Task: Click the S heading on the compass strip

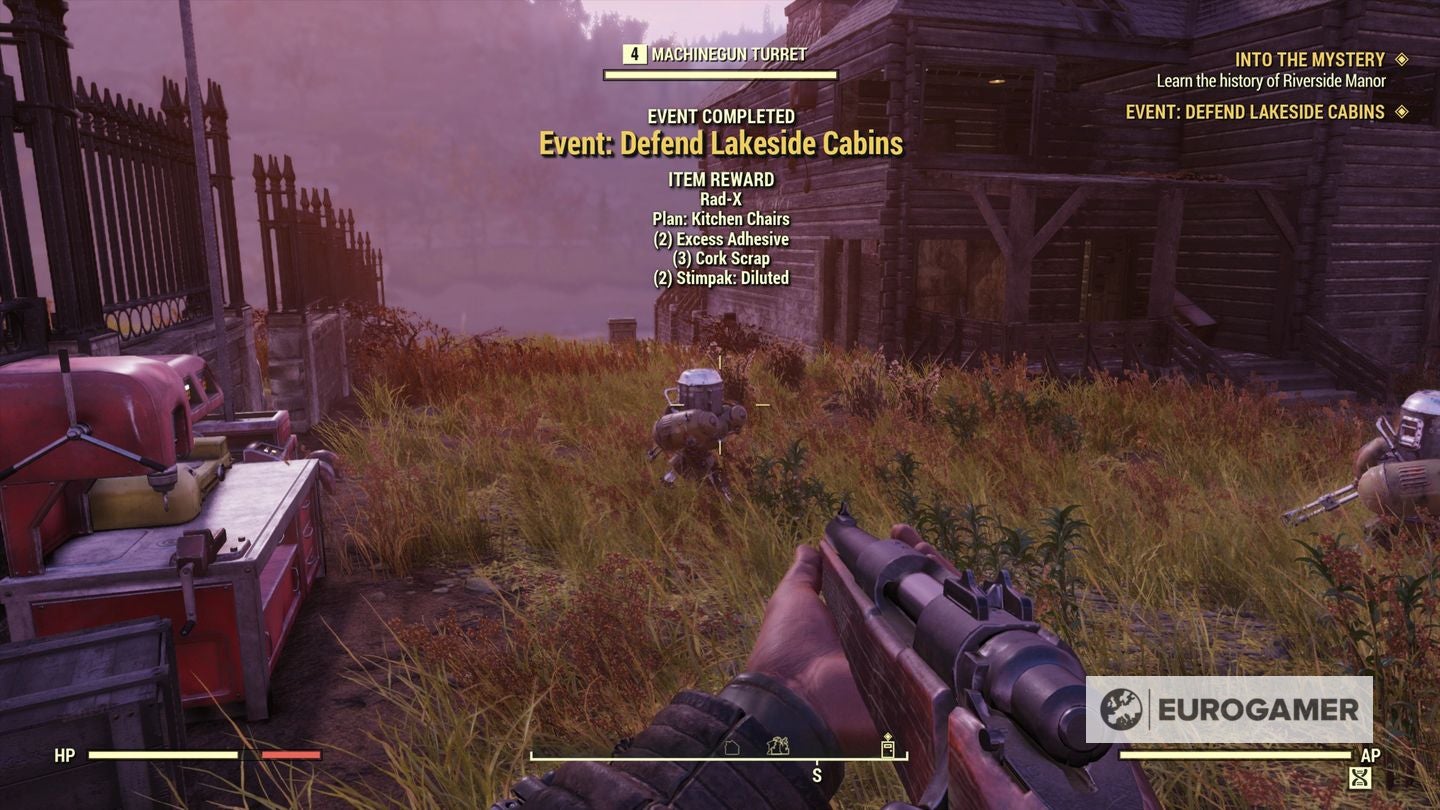Action: click(817, 775)
